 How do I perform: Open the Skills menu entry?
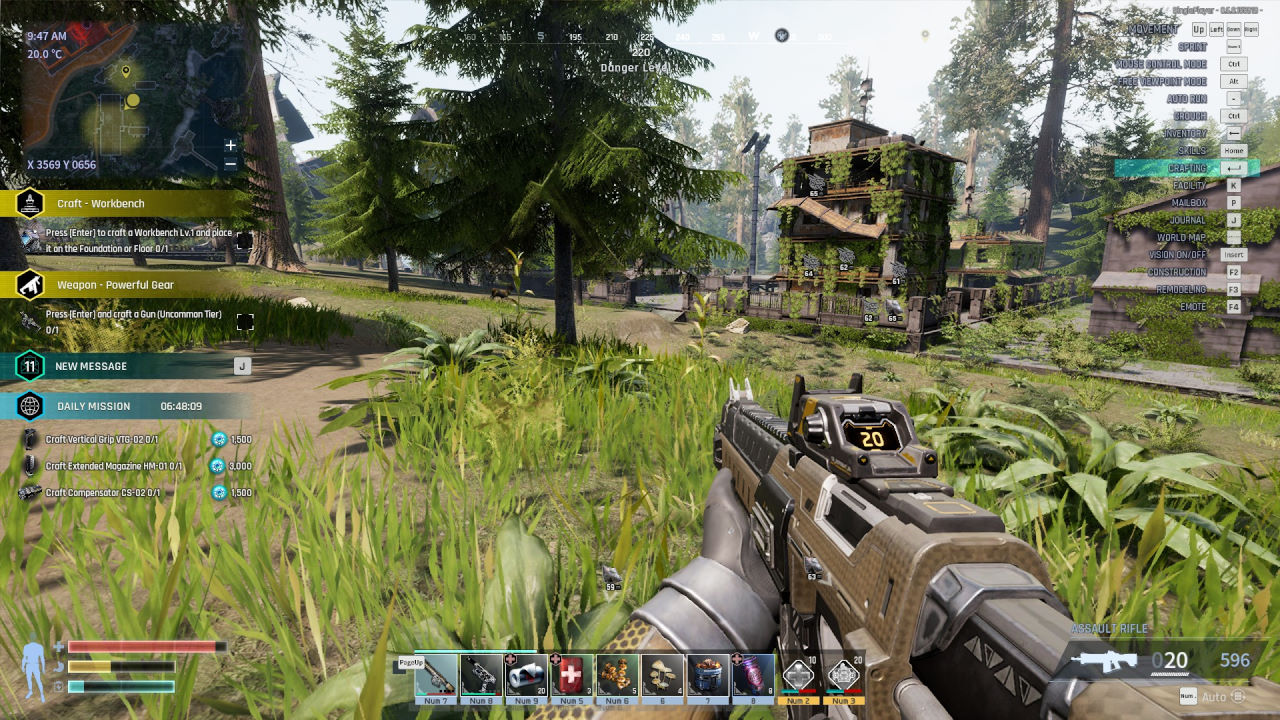tap(1192, 150)
